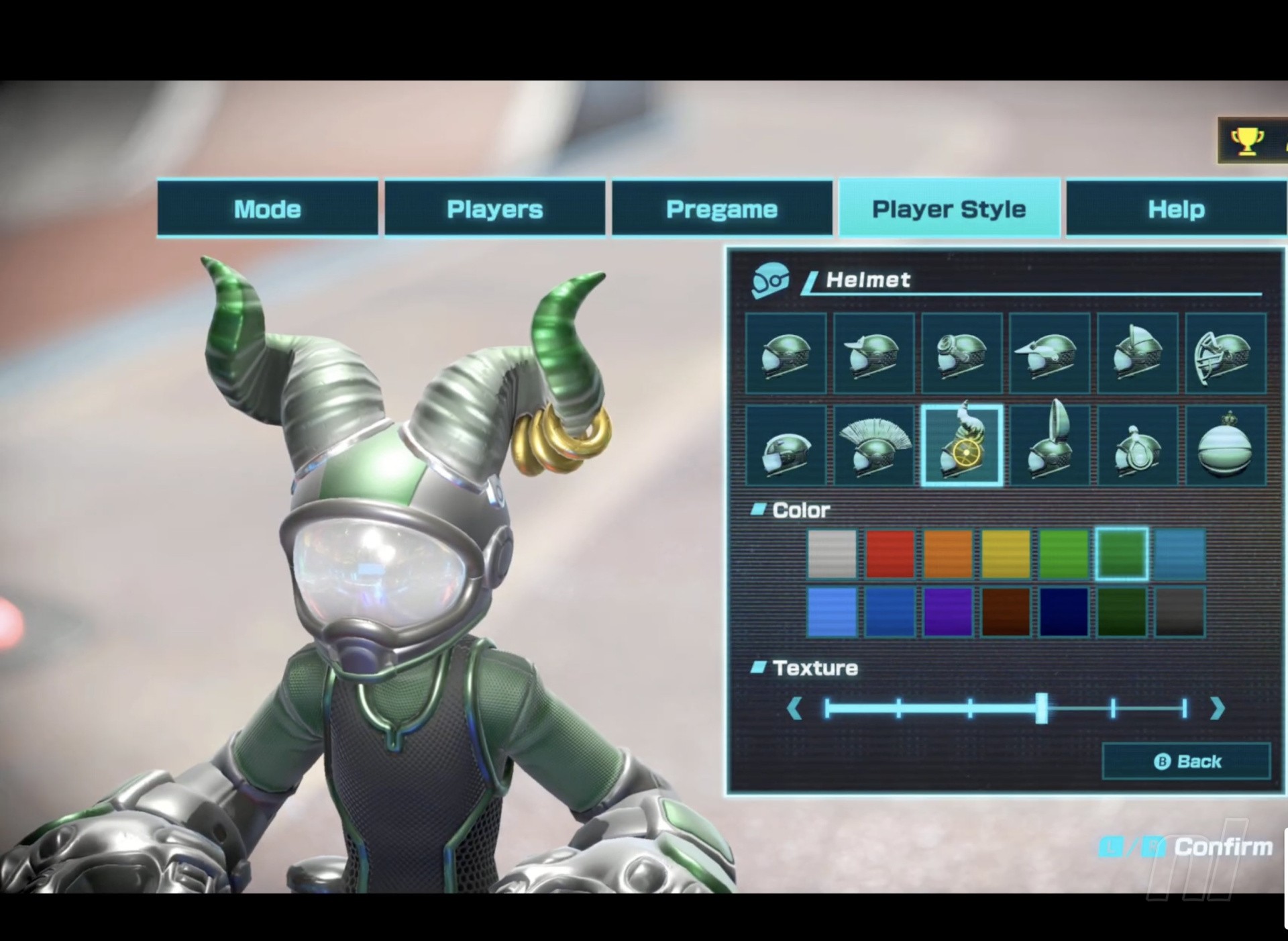Screen dimensions: 1288x941
Task: Click the Player Style tab
Action: (x=949, y=209)
